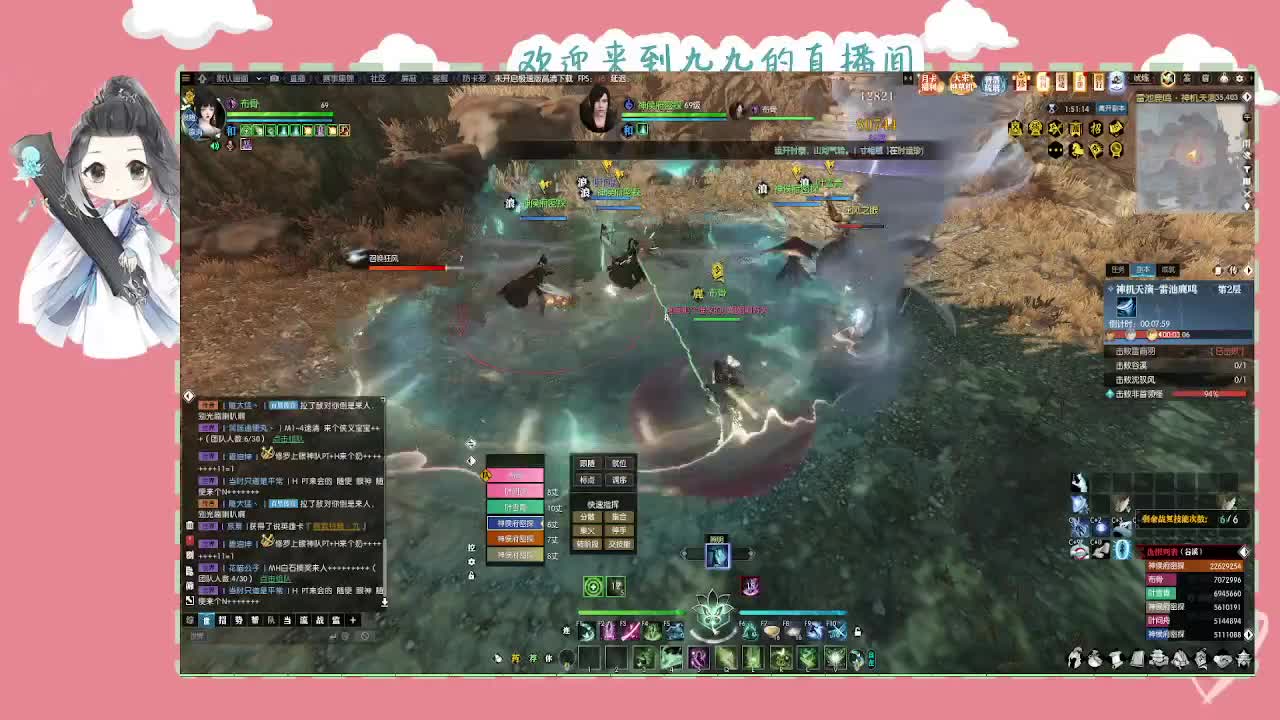Select the purple blade skill on the hotbar

click(x=630, y=630)
